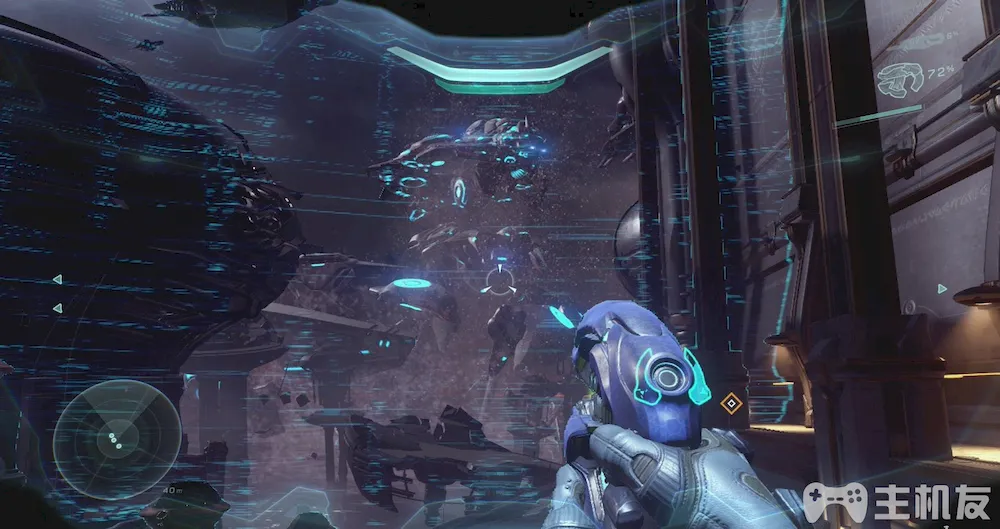Select the plasma pistol weapon icon
This screenshot has height=529, width=1000.
tap(898, 81)
